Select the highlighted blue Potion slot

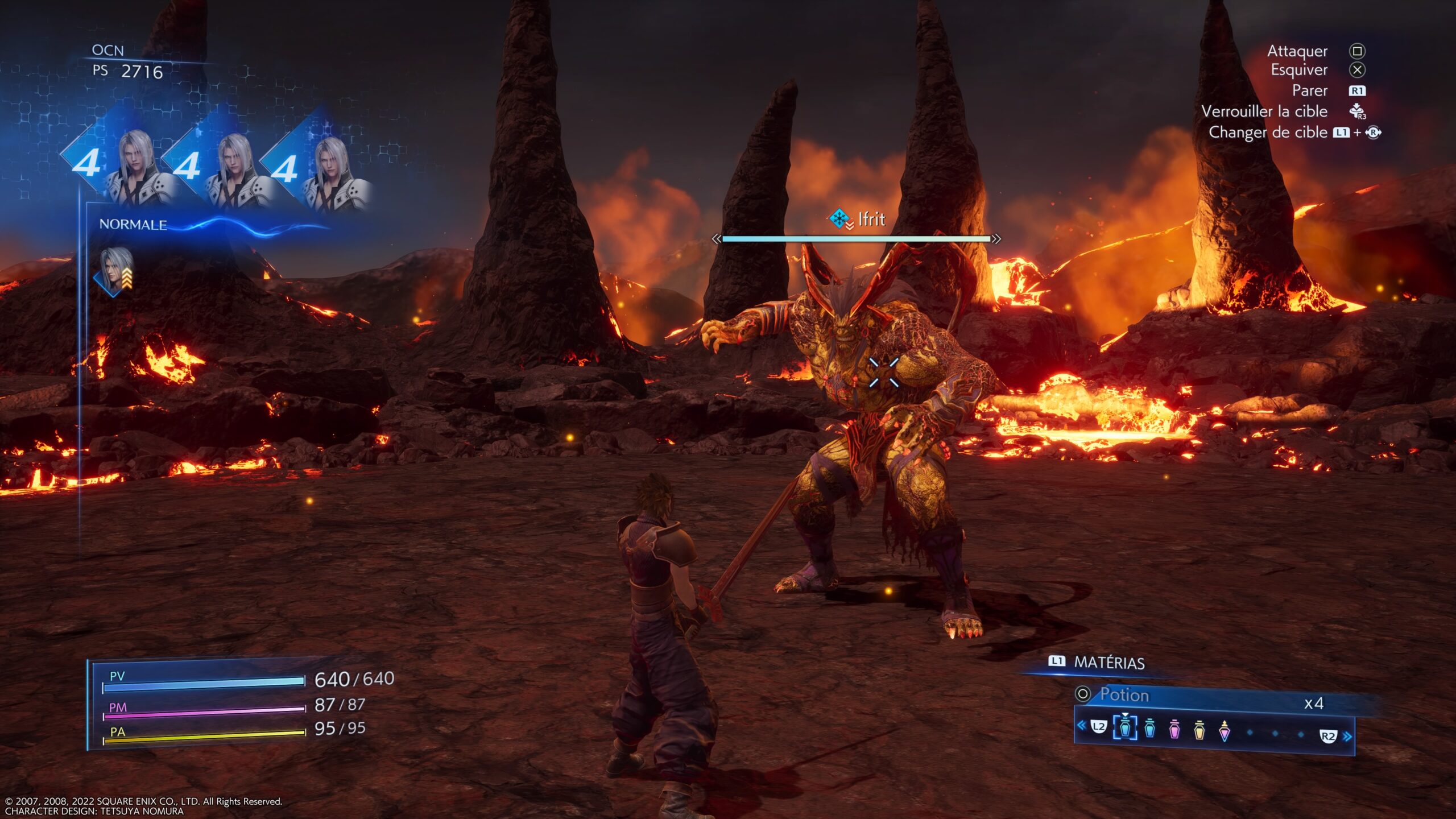pyautogui.click(x=1124, y=728)
